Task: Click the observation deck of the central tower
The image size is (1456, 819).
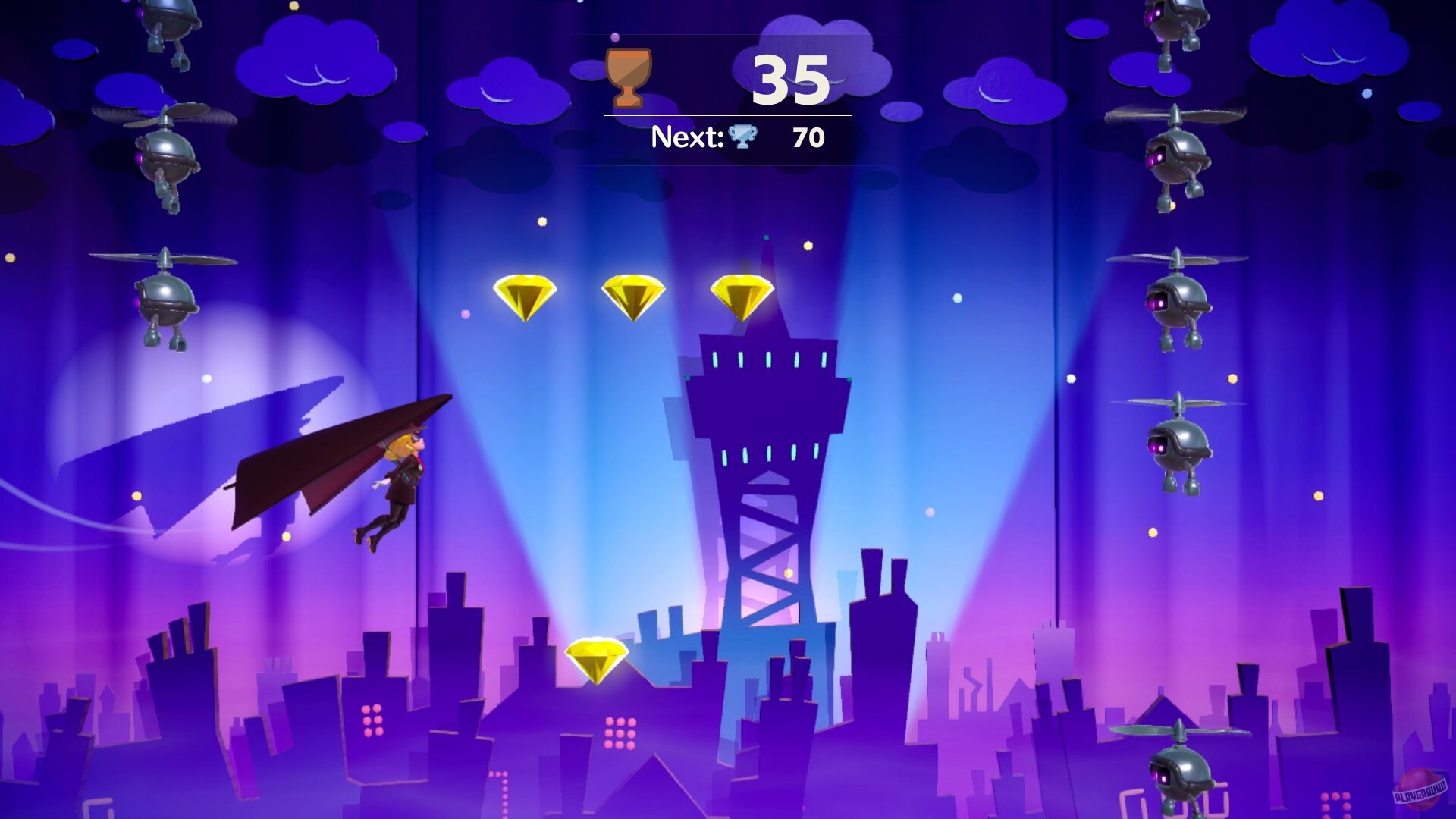Action: coord(770,364)
